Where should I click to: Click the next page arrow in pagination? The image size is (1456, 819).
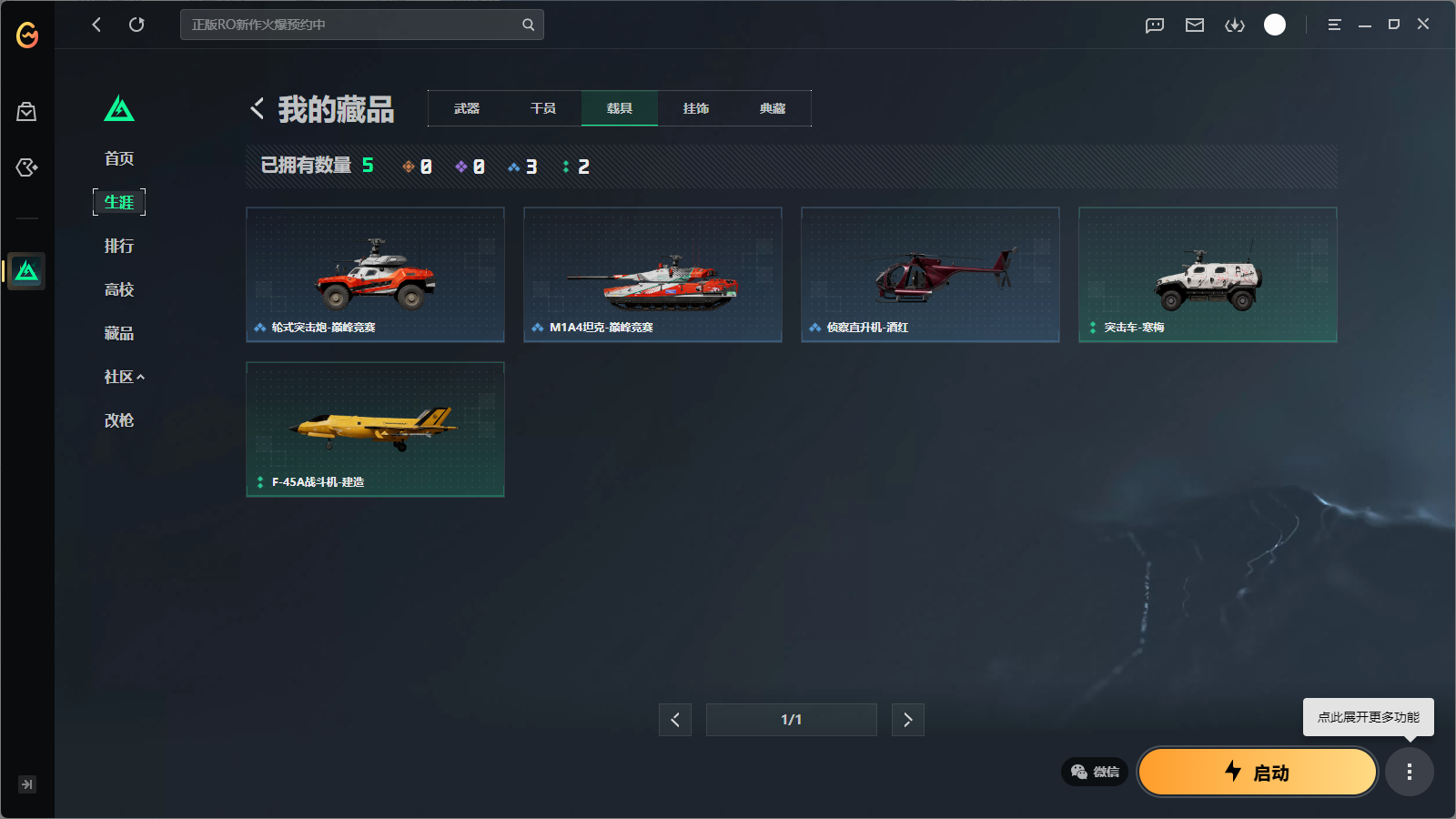pyautogui.click(x=907, y=719)
